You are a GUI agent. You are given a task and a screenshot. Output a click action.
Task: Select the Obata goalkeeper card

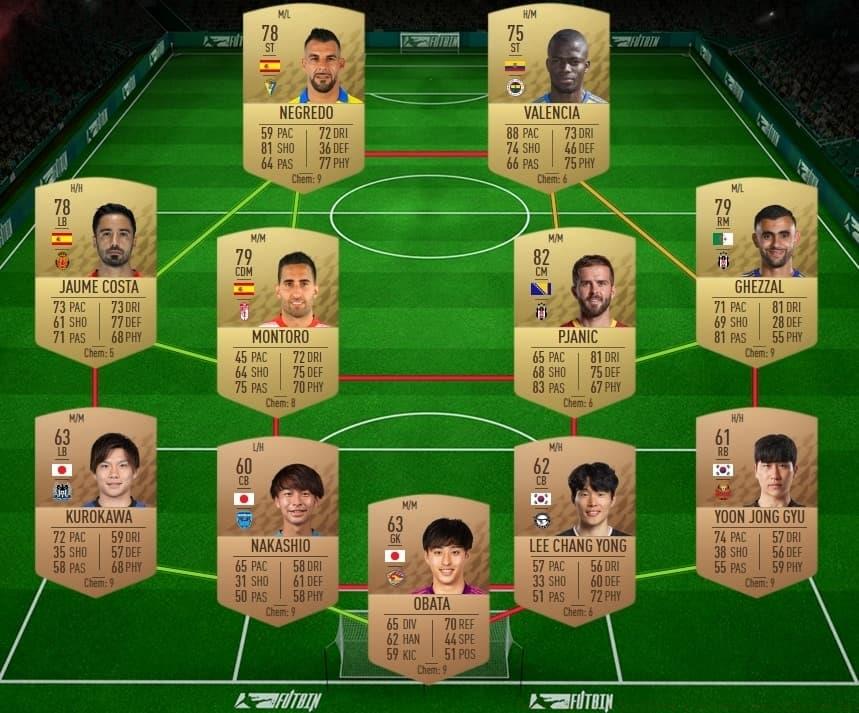click(x=429, y=587)
